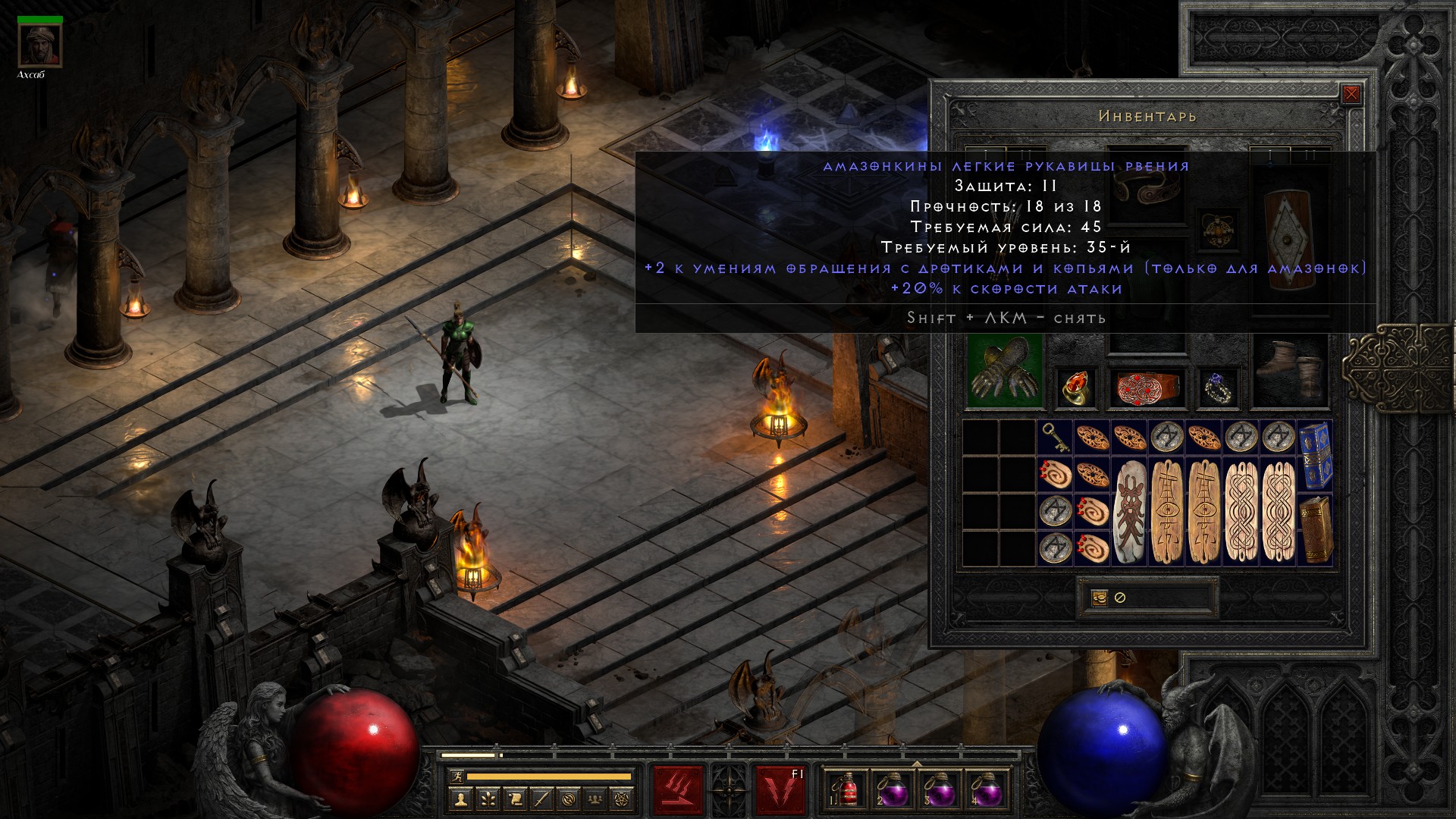
Task: Pick the sapphire ring slot
Action: [1218, 388]
